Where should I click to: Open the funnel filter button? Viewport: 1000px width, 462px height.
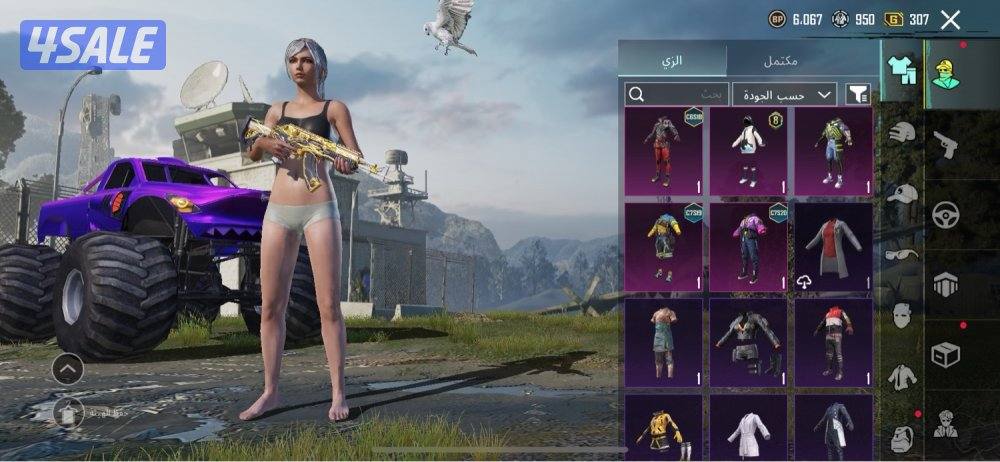(858, 94)
